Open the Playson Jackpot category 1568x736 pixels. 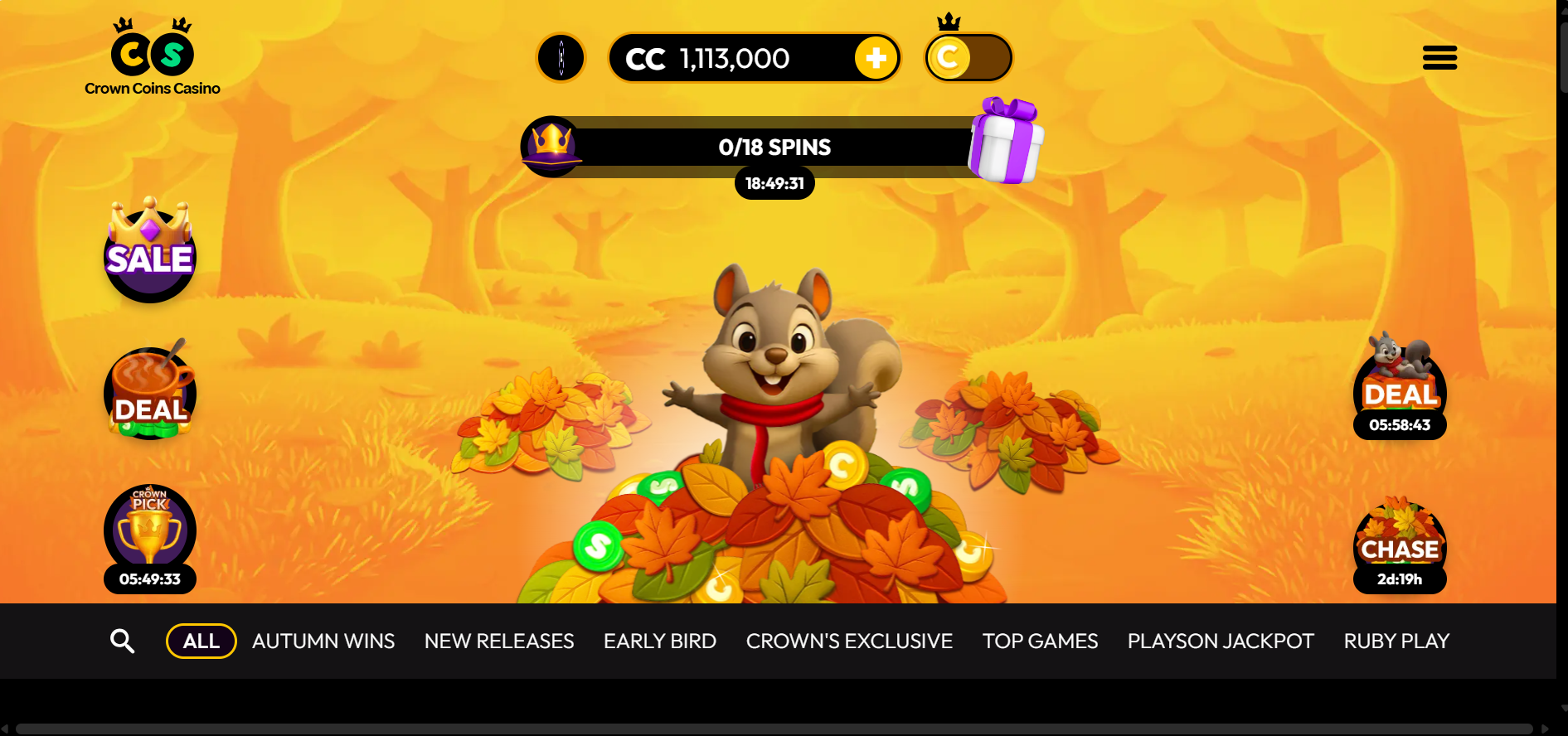[x=1221, y=641]
